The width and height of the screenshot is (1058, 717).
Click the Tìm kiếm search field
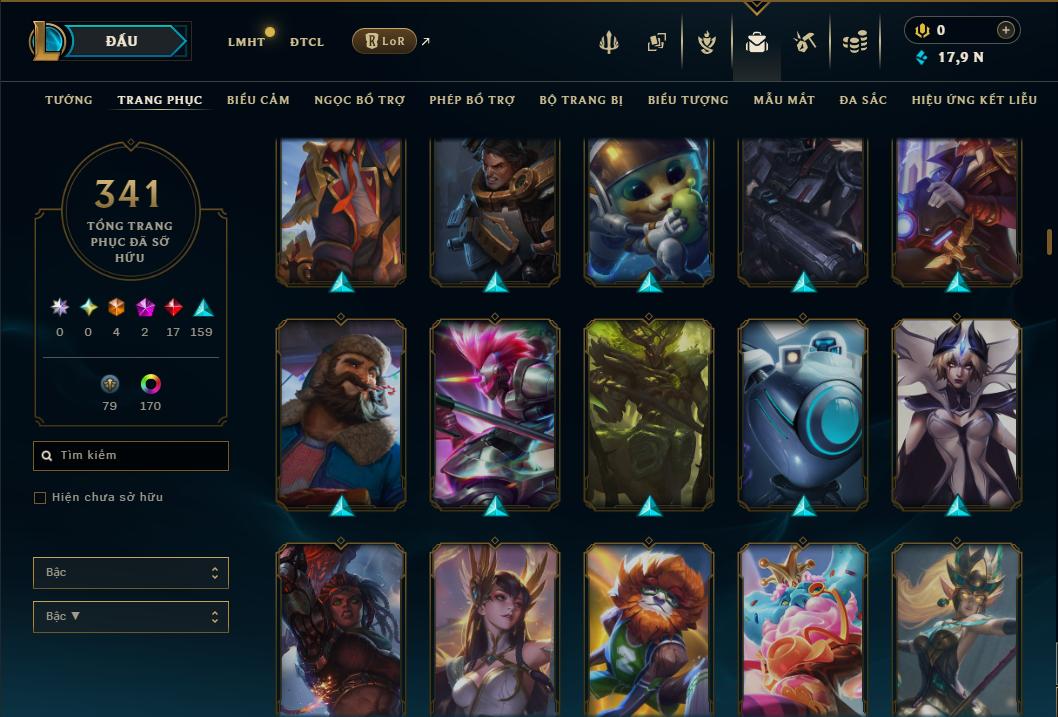[x=131, y=456]
